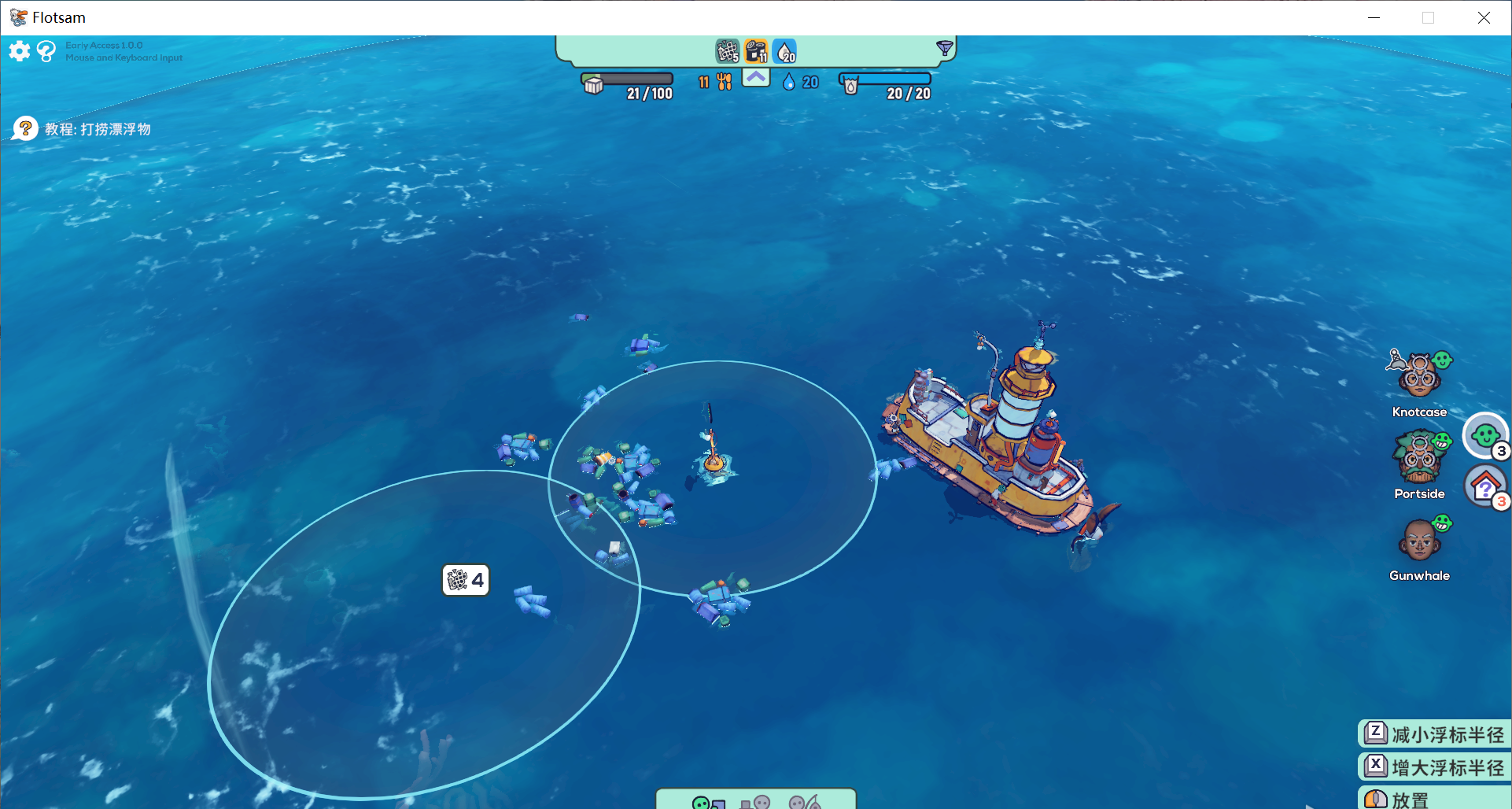Decrease the buoy radius
Image resolution: width=1512 pixels, height=809 pixels.
[1435, 733]
